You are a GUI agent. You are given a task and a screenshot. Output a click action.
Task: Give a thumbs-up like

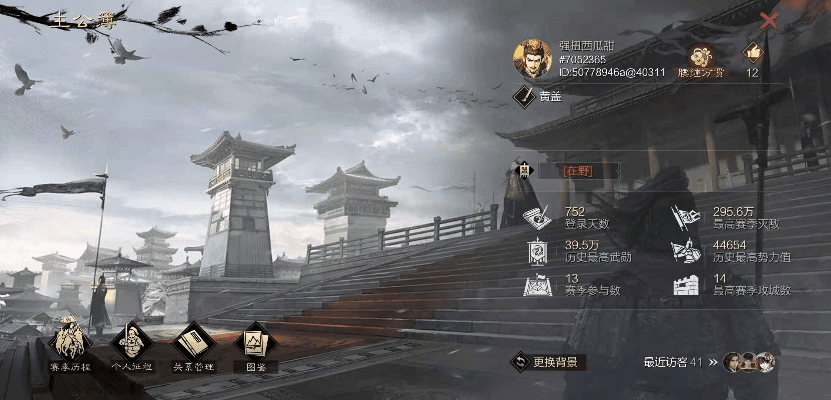click(x=752, y=54)
